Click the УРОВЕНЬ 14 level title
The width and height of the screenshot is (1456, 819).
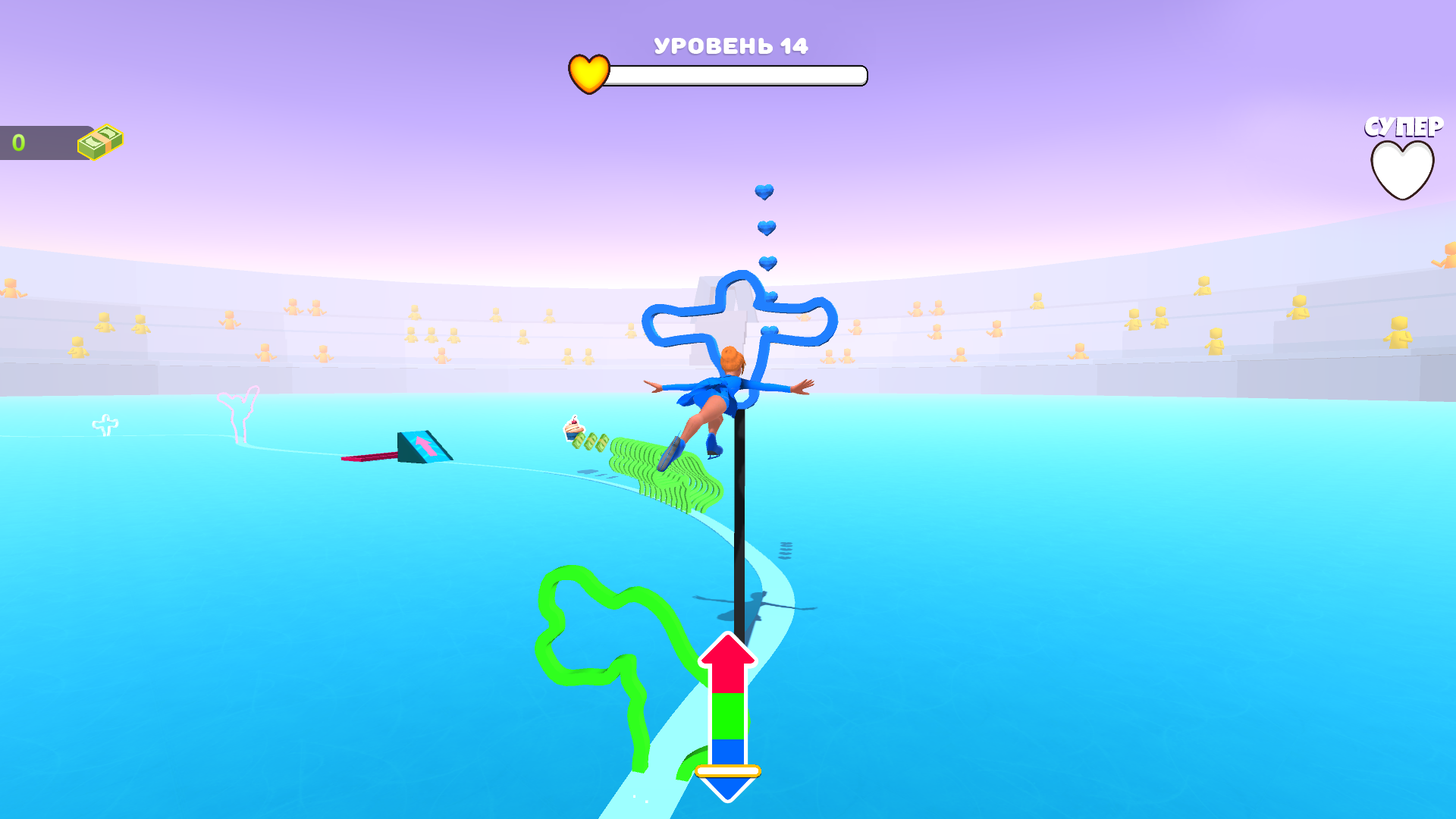[x=730, y=45]
